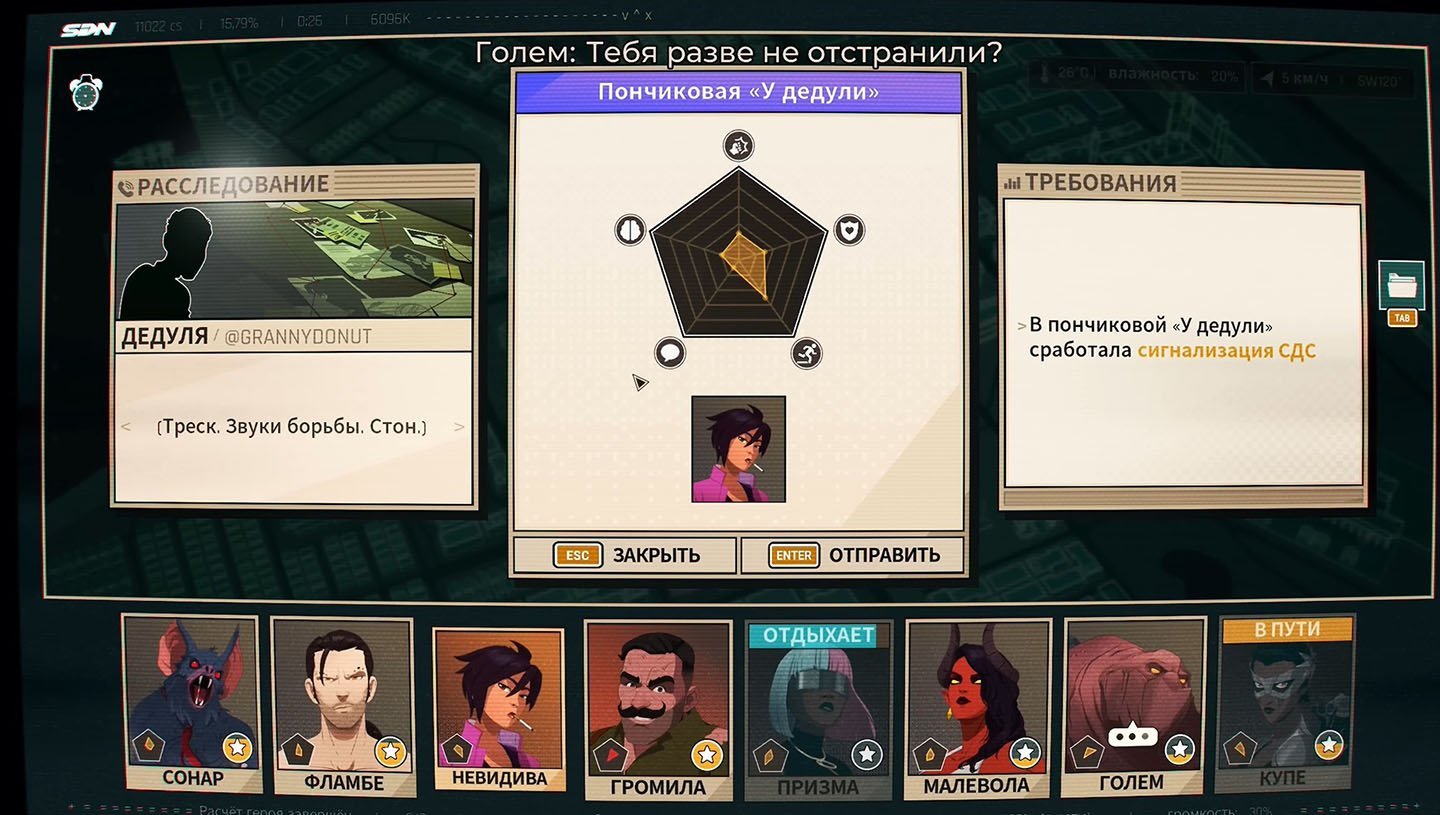The height and width of the screenshot is (815, 1440).
Task: Choose the Малевола hero card
Action: 977,708
